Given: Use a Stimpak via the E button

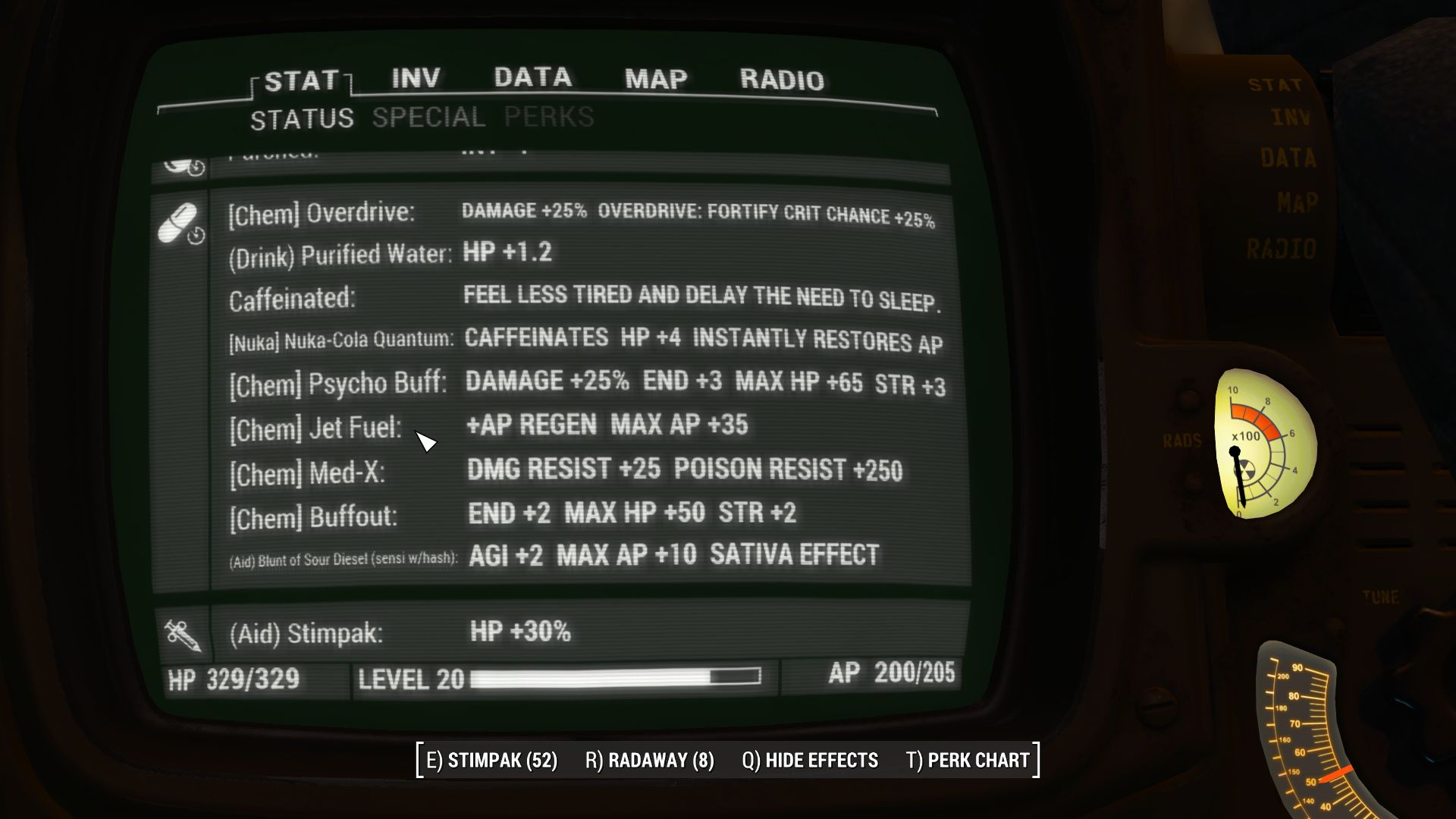Looking at the screenshot, I should point(491,760).
